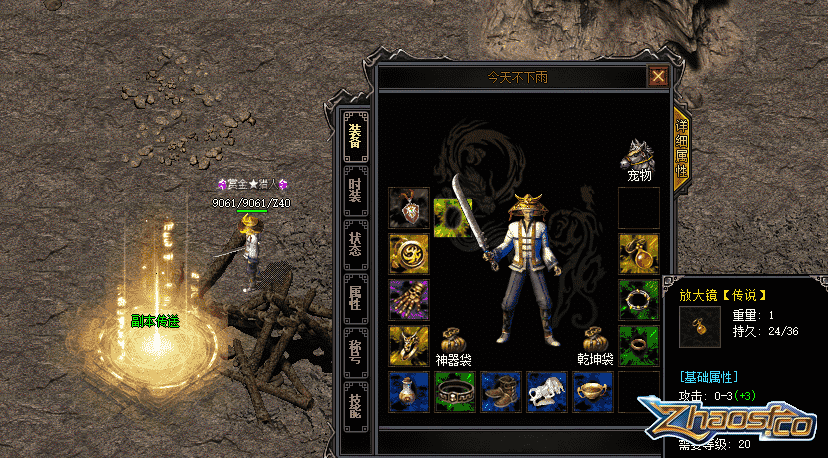Select the golden swirl medal slot
The image size is (828, 458).
pos(409,254)
